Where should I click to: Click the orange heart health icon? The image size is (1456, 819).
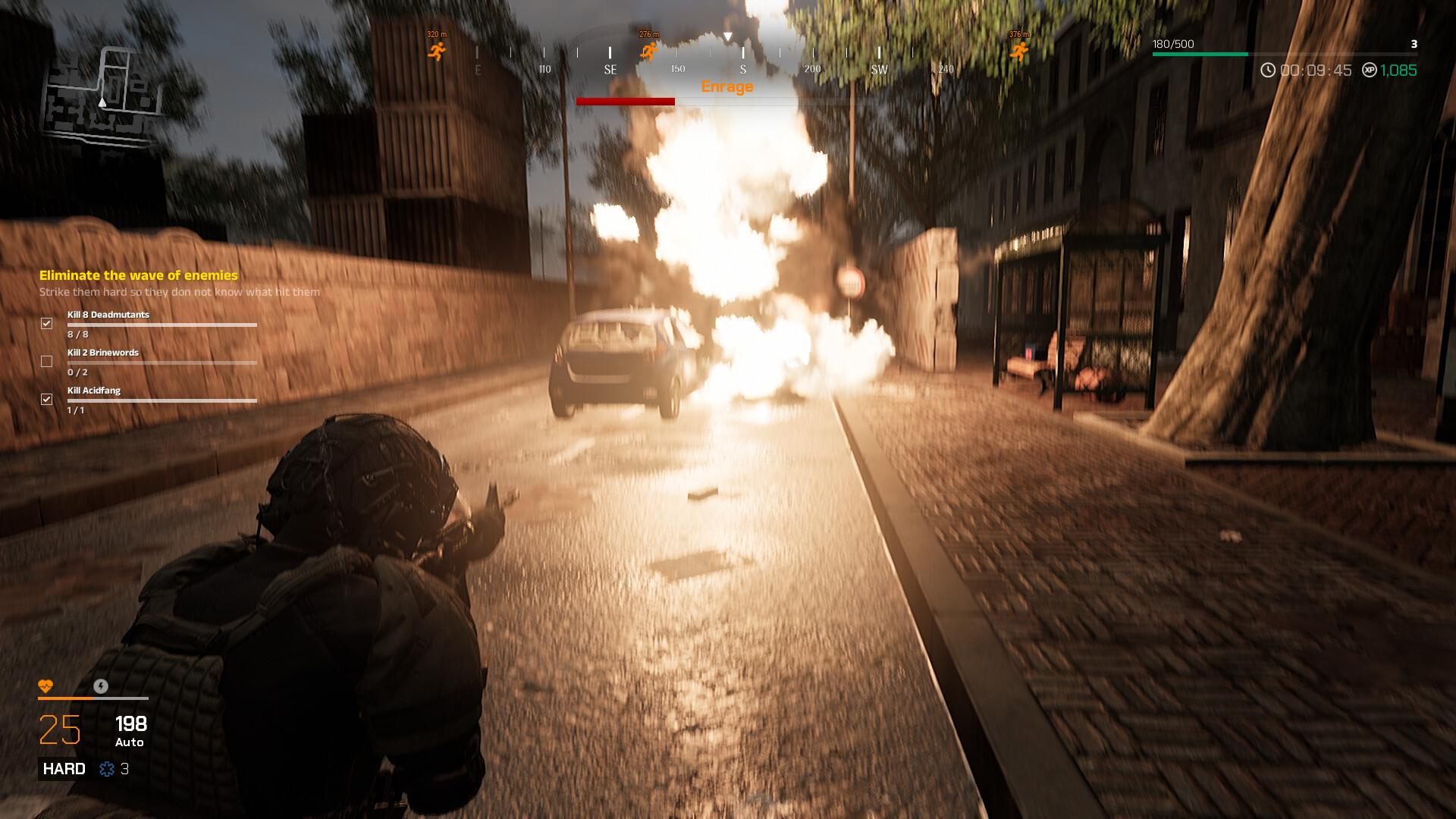[x=45, y=686]
